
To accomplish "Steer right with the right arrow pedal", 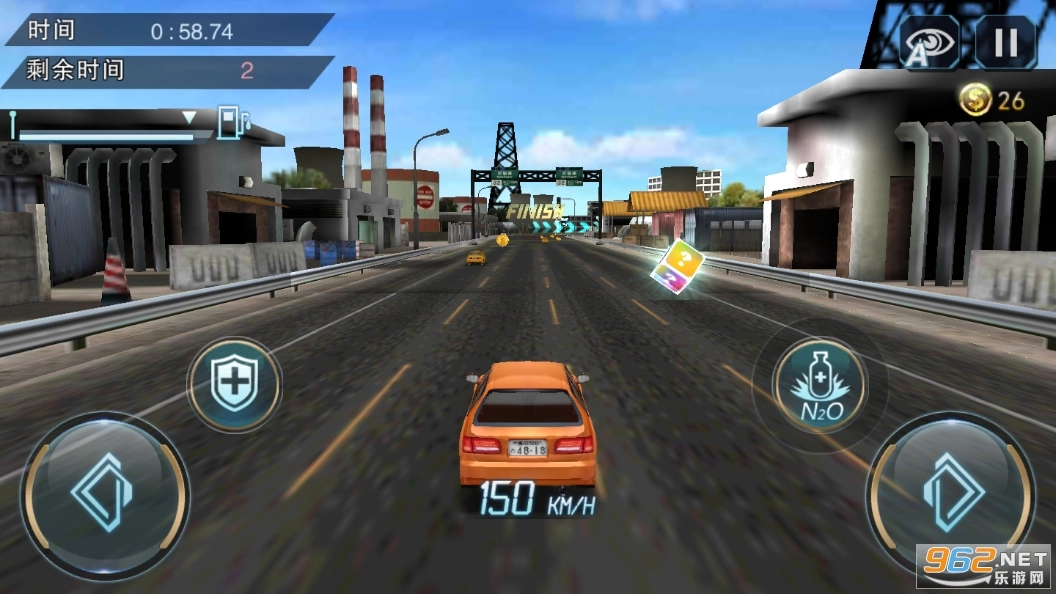I will (x=950, y=495).
